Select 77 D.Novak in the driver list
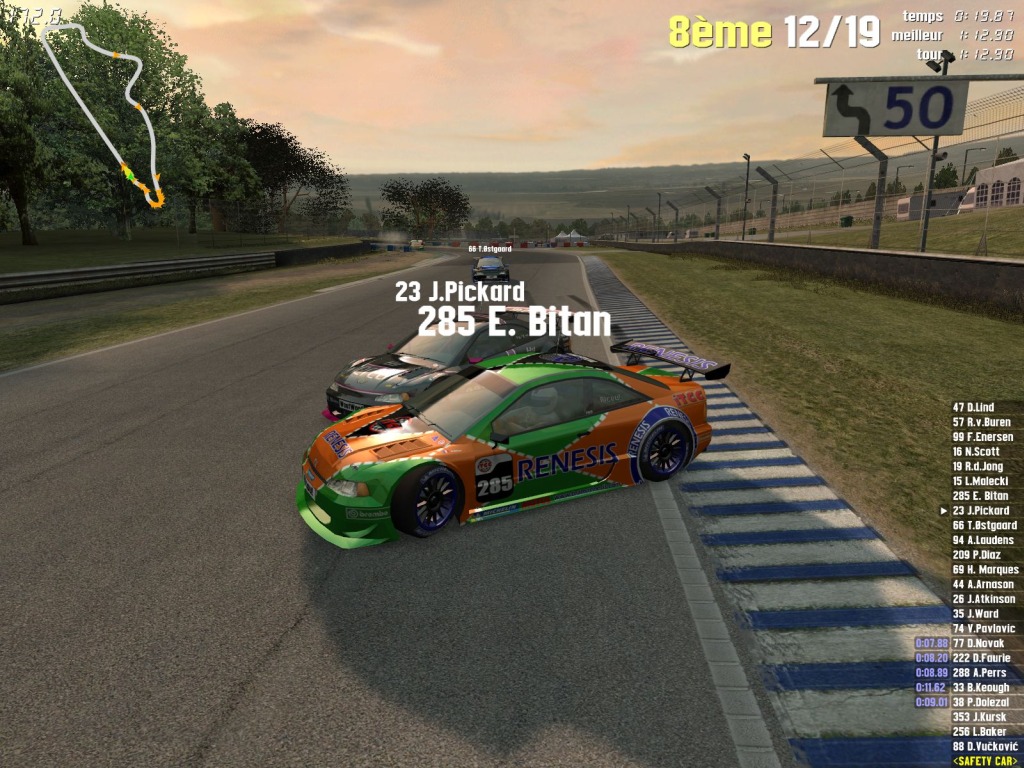This screenshot has width=1024, height=768. [x=978, y=643]
